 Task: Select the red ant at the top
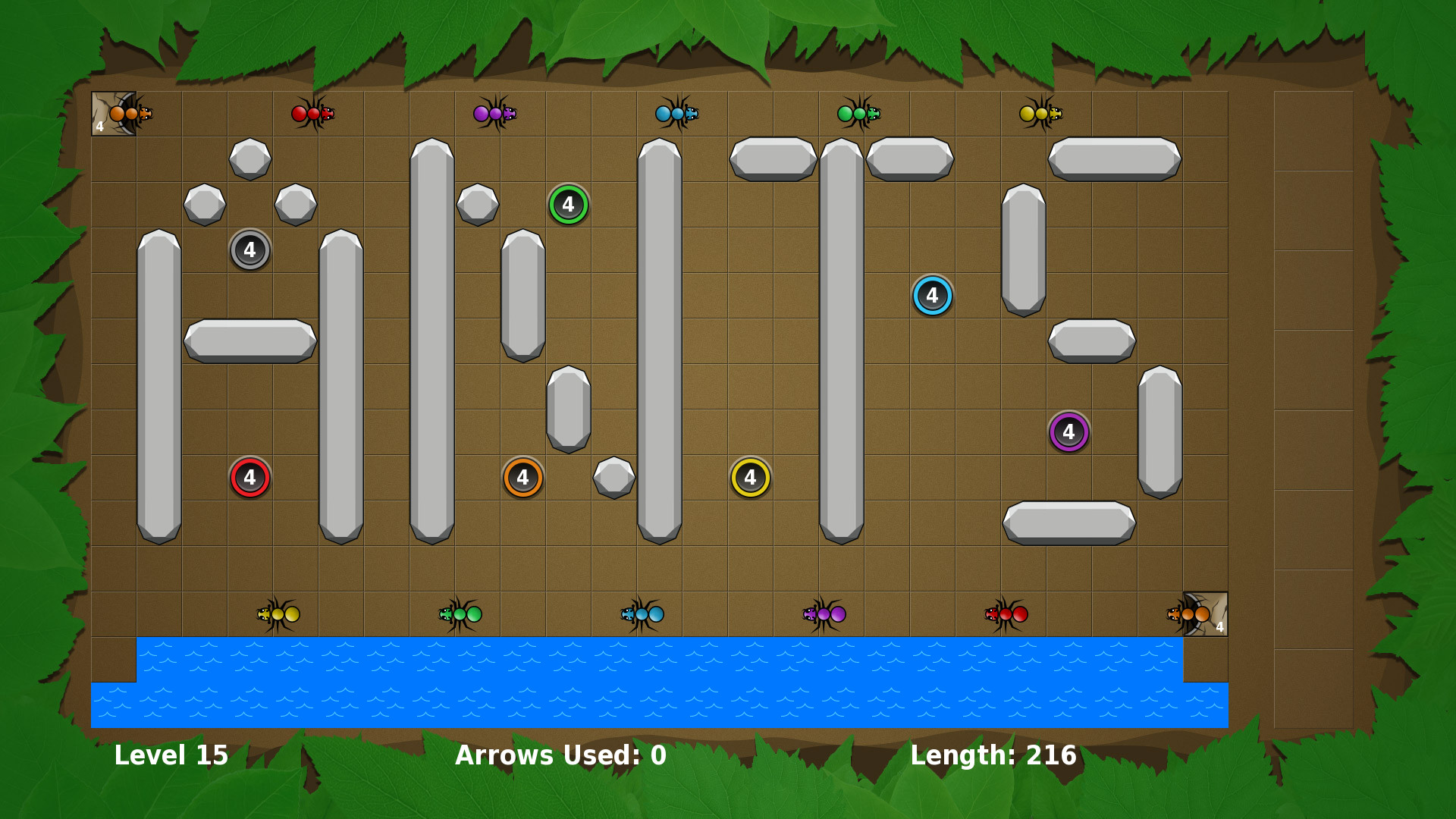pos(313,113)
